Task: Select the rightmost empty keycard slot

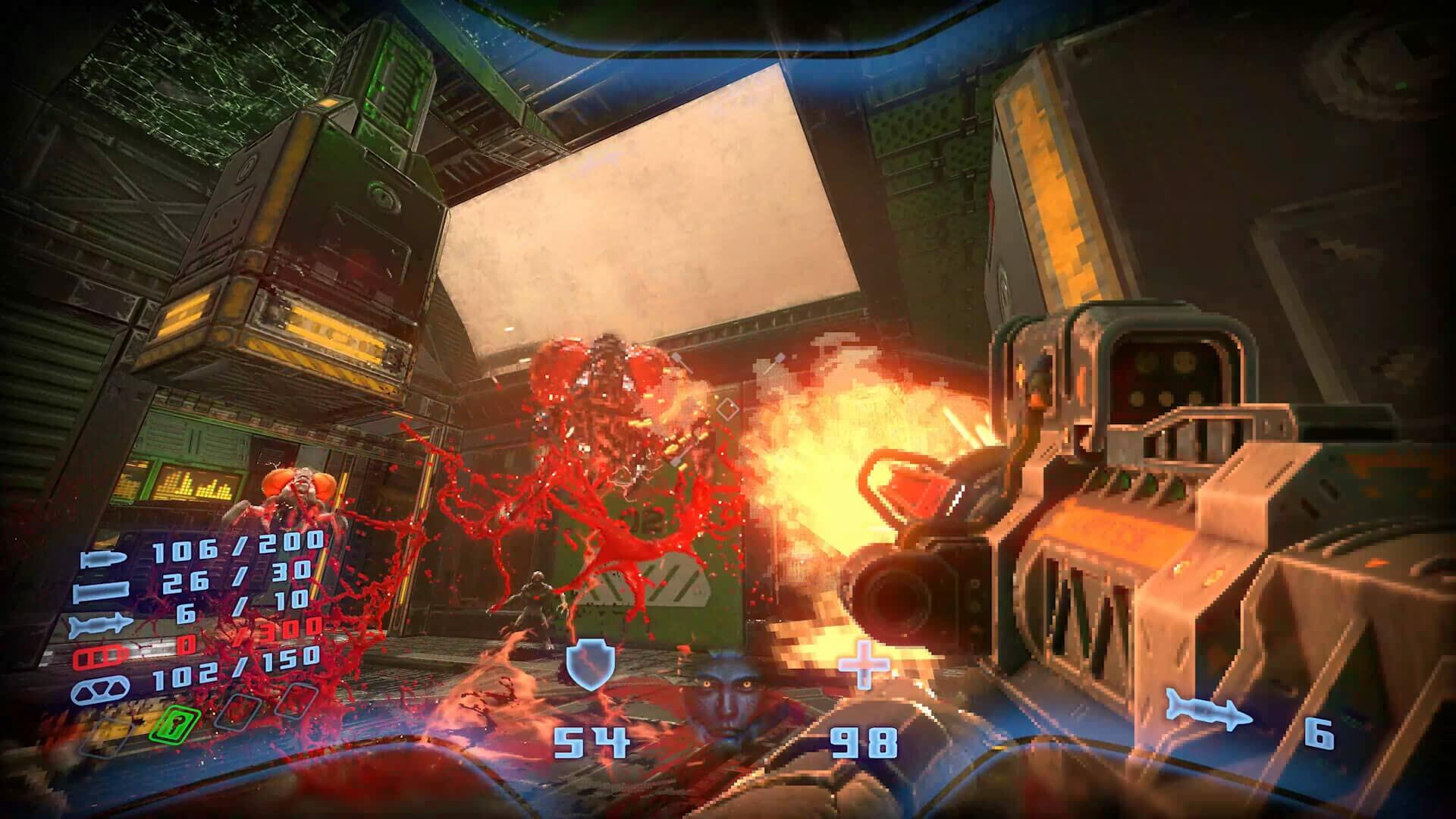Action: coord(295,701)
